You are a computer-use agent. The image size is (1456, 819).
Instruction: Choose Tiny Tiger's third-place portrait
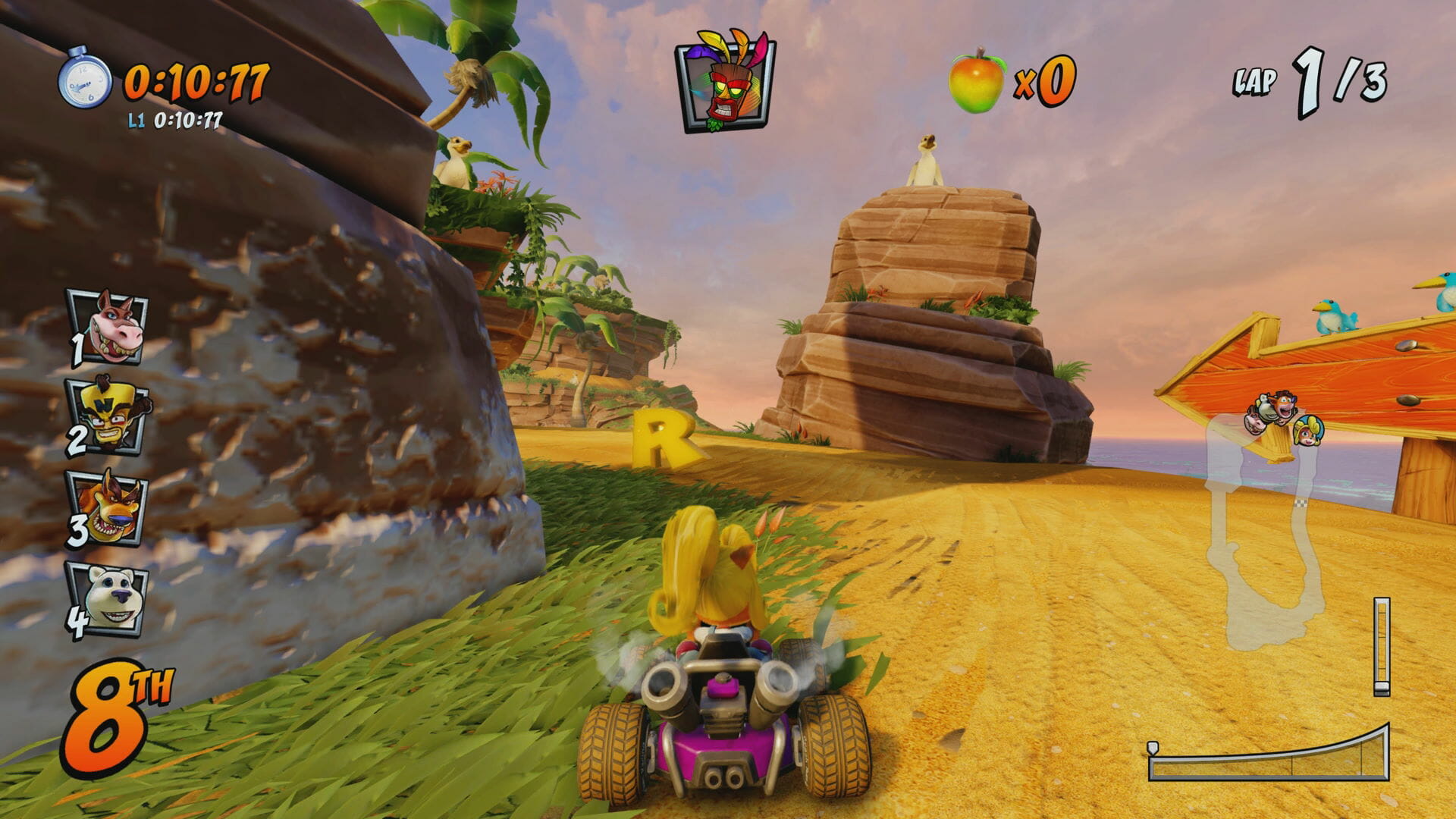tap(109, 508)
